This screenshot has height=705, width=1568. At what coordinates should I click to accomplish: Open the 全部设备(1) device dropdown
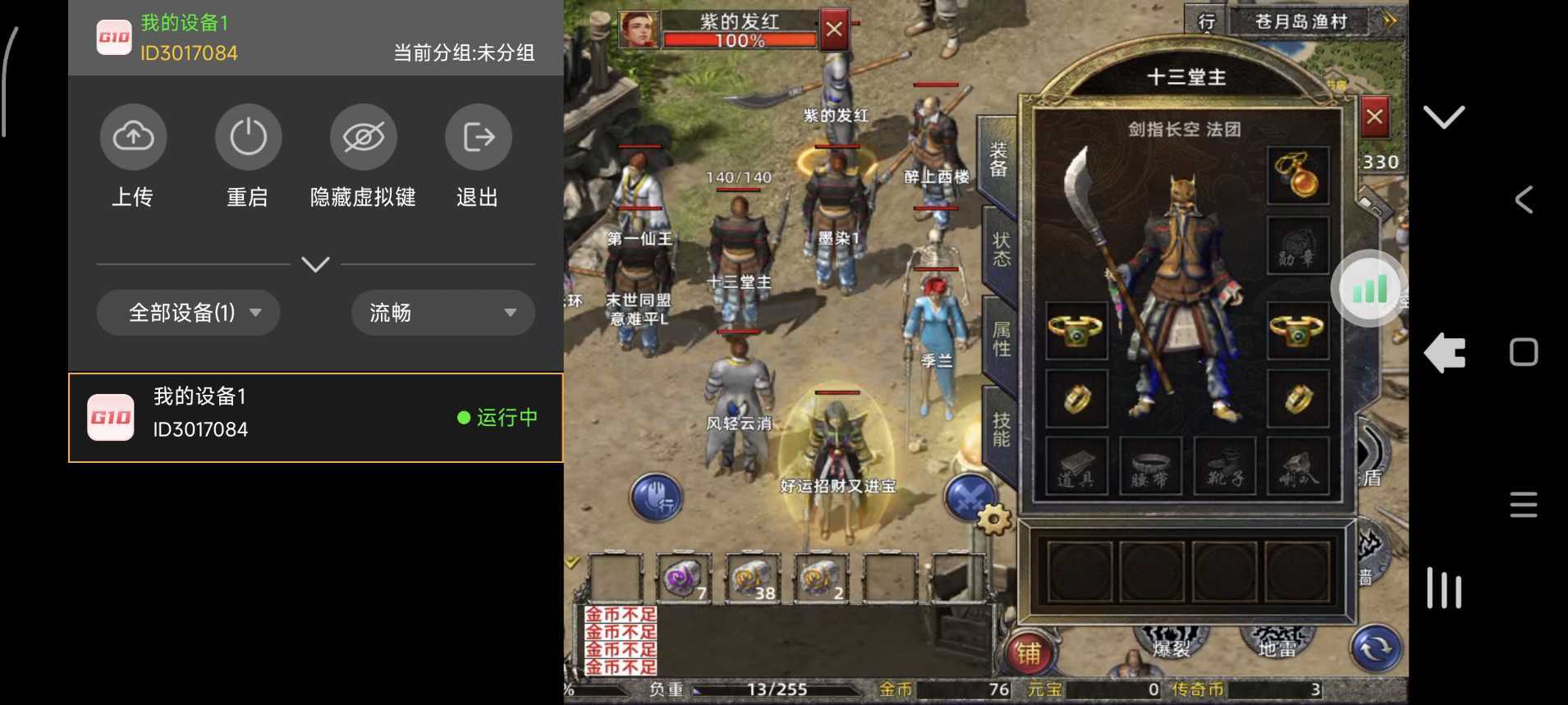187,313
